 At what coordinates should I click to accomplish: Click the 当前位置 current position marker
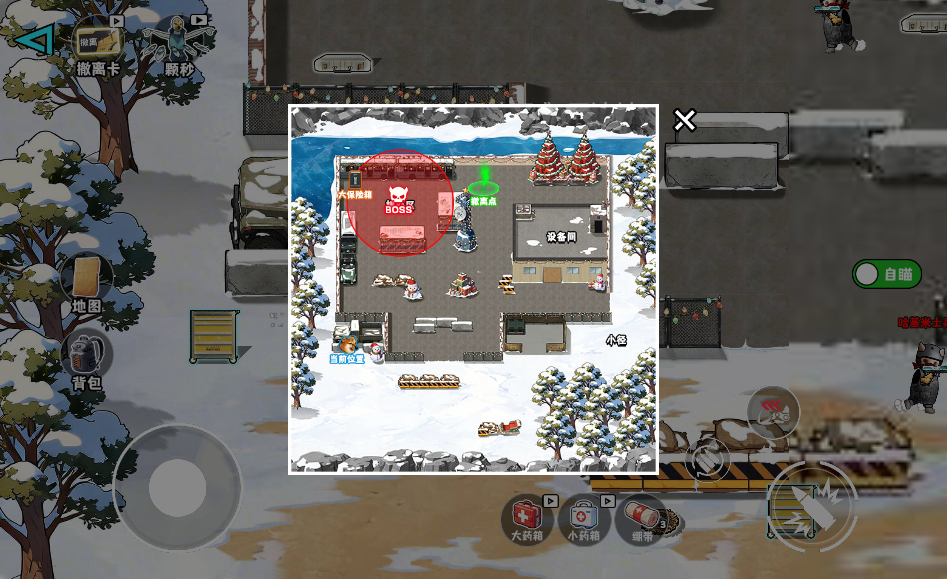(347, 349)
